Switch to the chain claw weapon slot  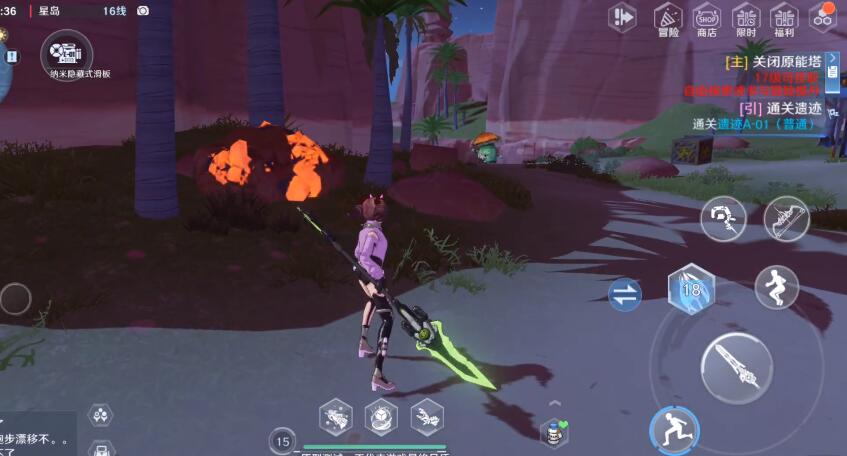723,218
